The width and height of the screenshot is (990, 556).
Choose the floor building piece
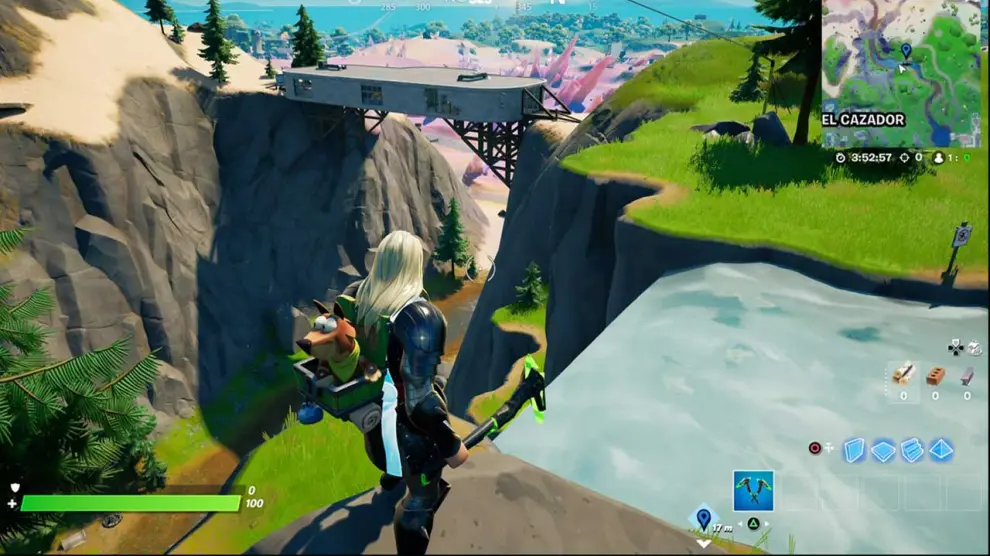883,451
